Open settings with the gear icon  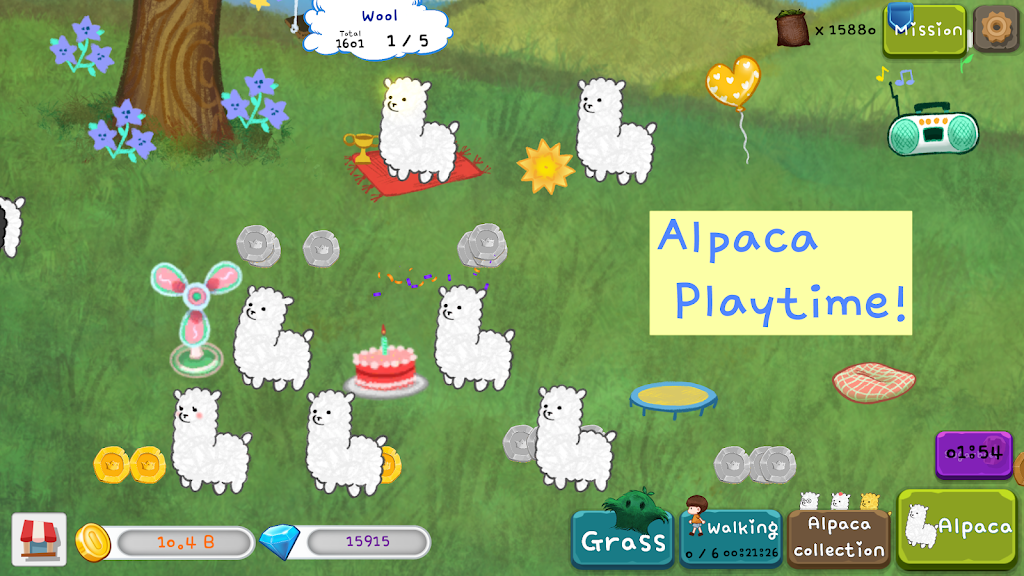pyautogui.click(x=996, y=28)
